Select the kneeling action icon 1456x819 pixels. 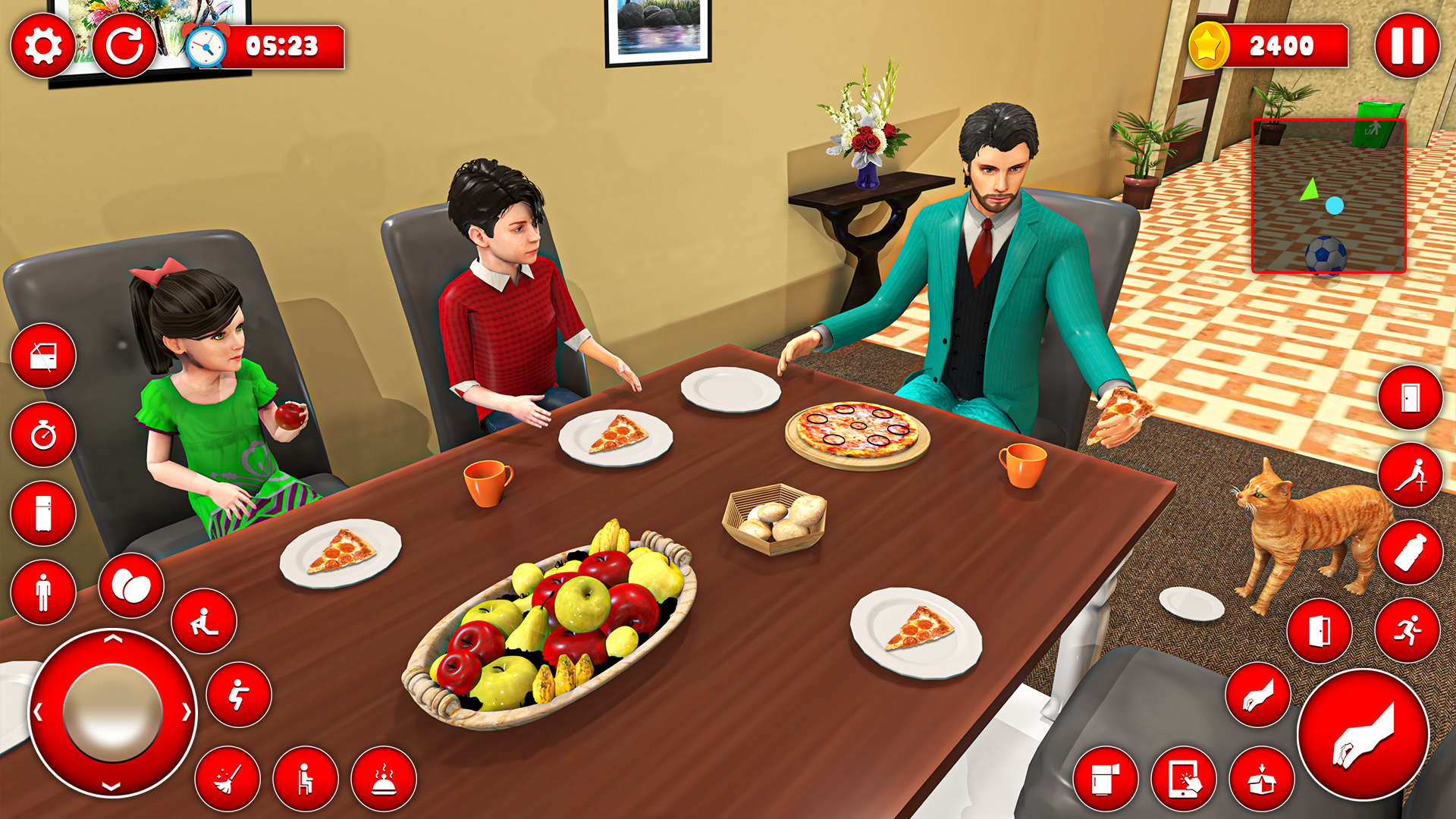203,622
